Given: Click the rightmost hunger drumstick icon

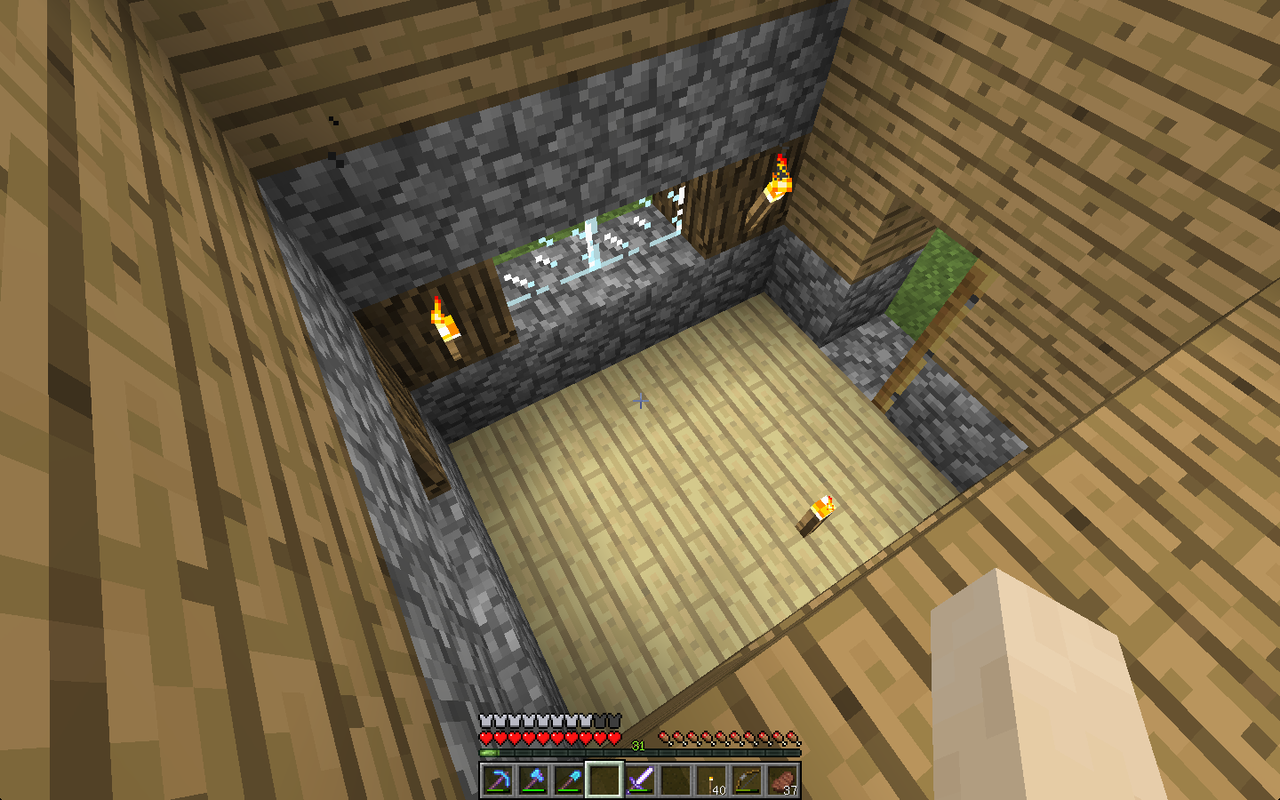Looking at the screenshot, I should click(x=793, y=736).
